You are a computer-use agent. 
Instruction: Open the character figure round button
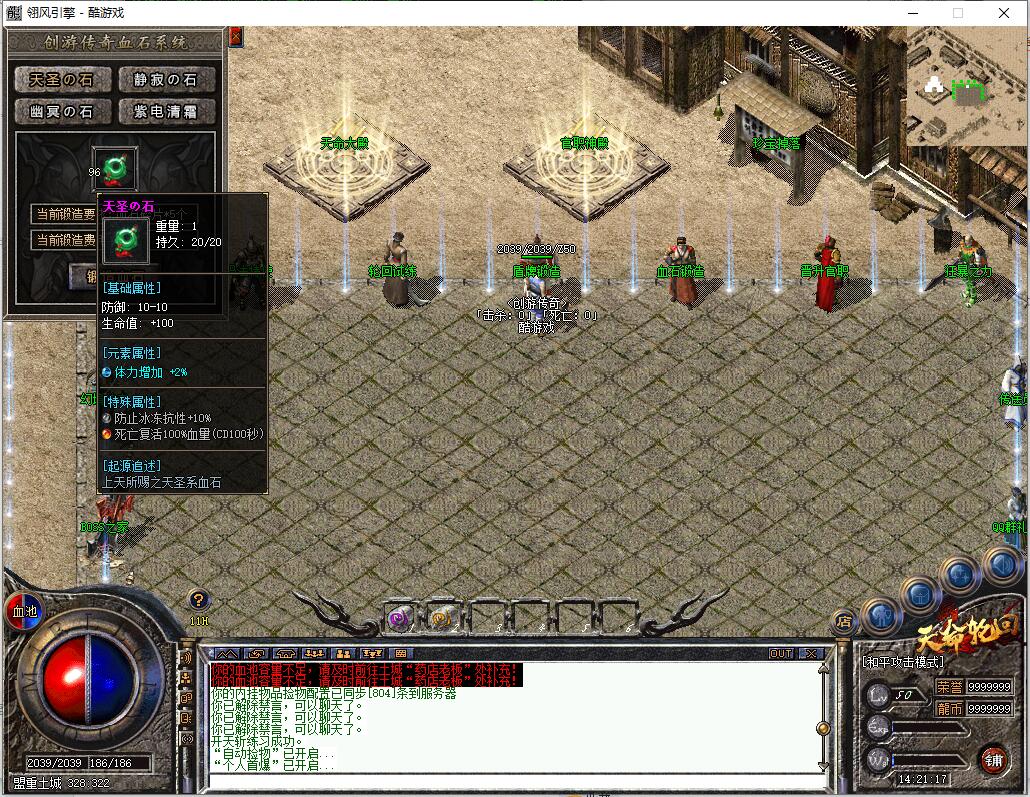coord(881,615)
